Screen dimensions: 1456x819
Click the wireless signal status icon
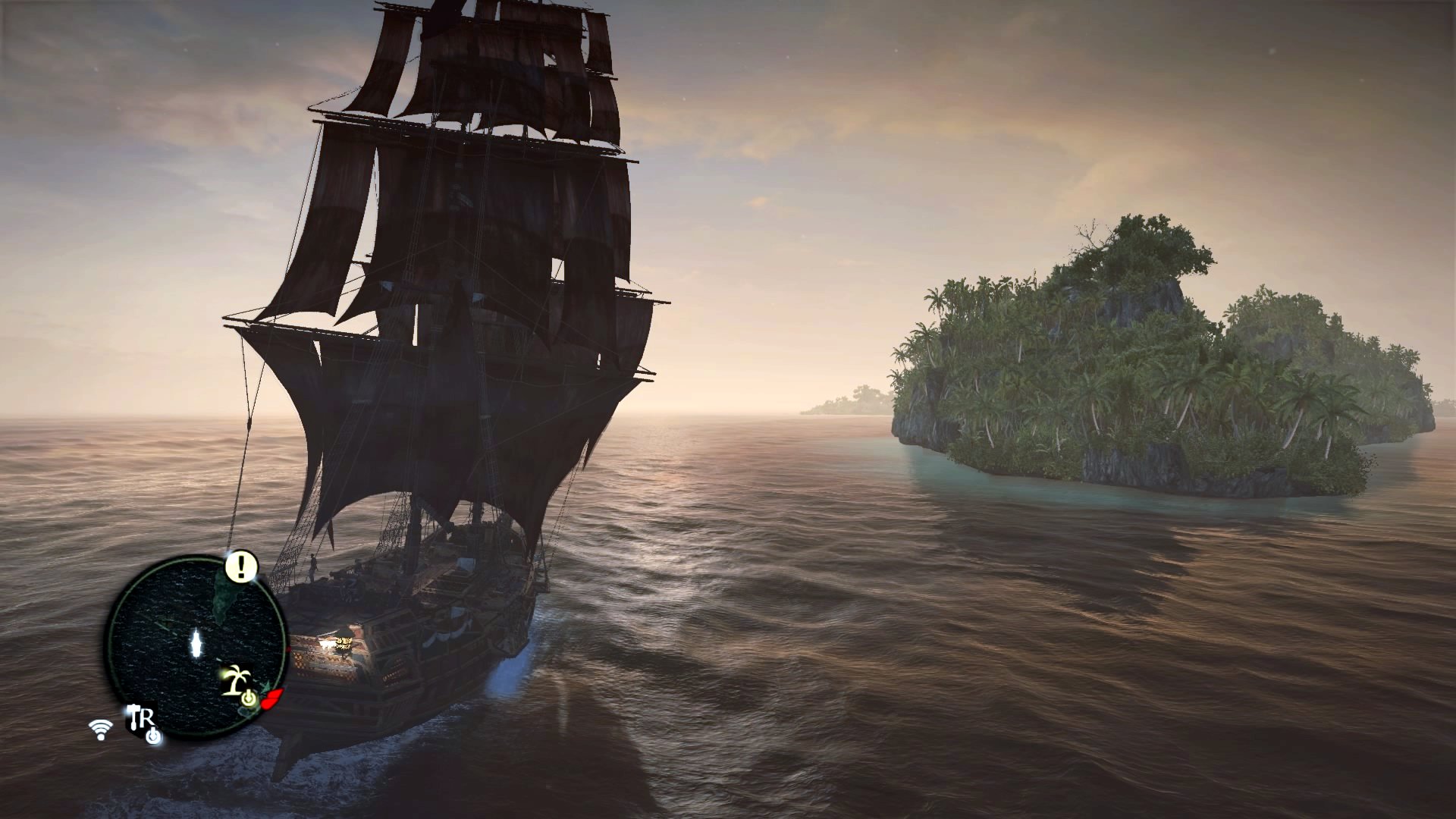click(99, 730)
